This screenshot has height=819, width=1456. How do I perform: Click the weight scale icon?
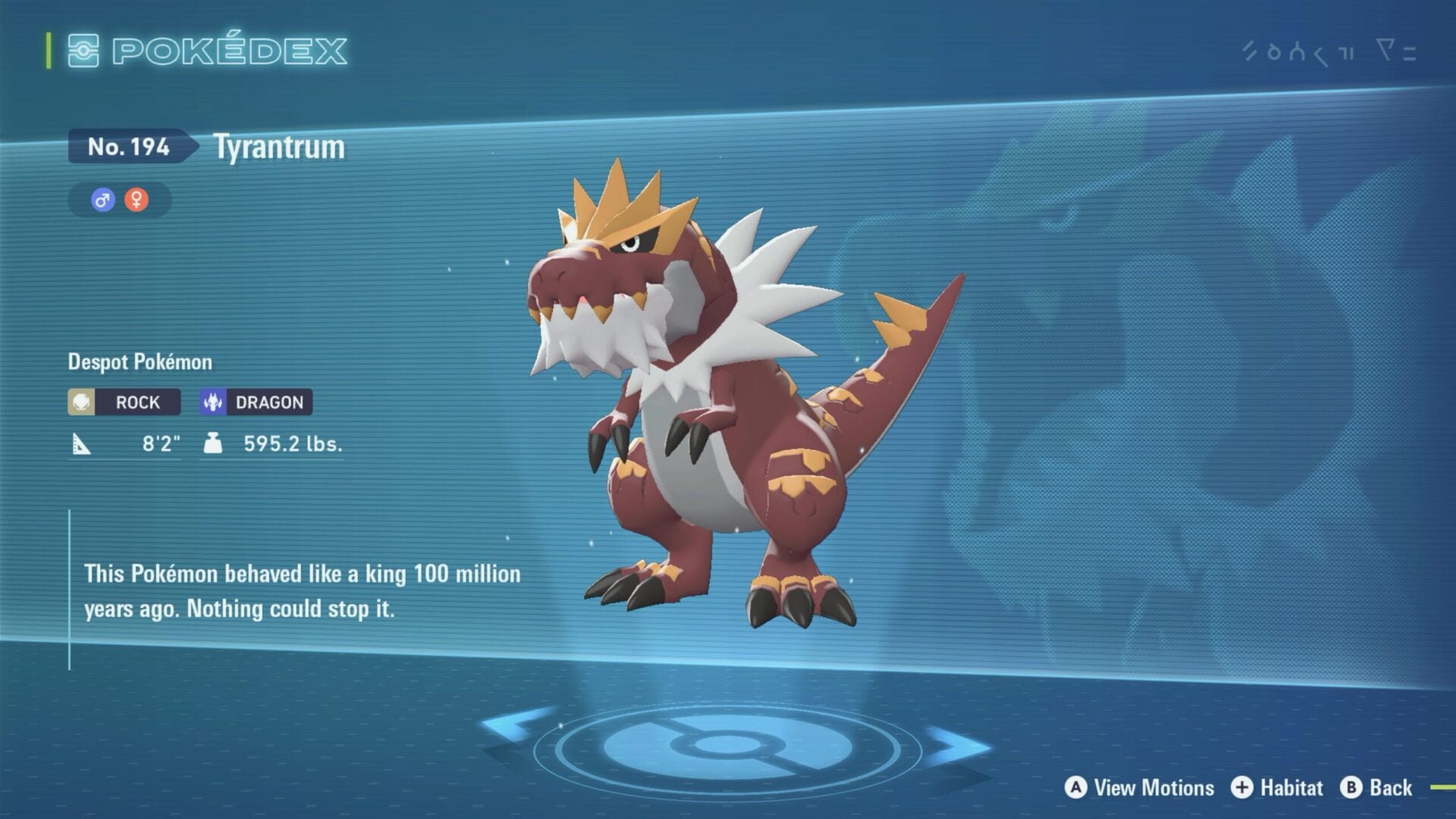pos(213,444)
